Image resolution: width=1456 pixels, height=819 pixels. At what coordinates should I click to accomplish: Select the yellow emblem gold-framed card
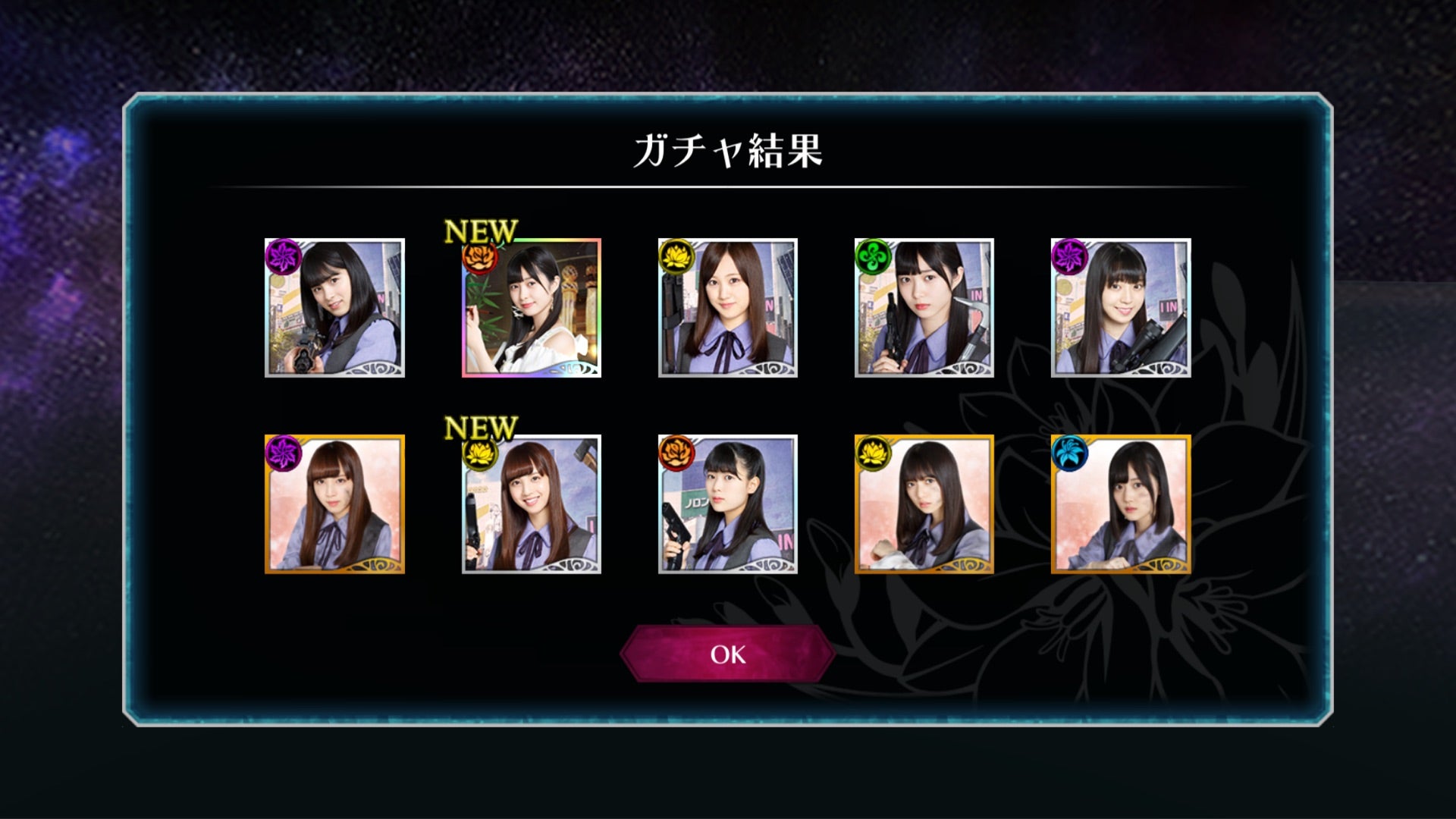(924, 504)
